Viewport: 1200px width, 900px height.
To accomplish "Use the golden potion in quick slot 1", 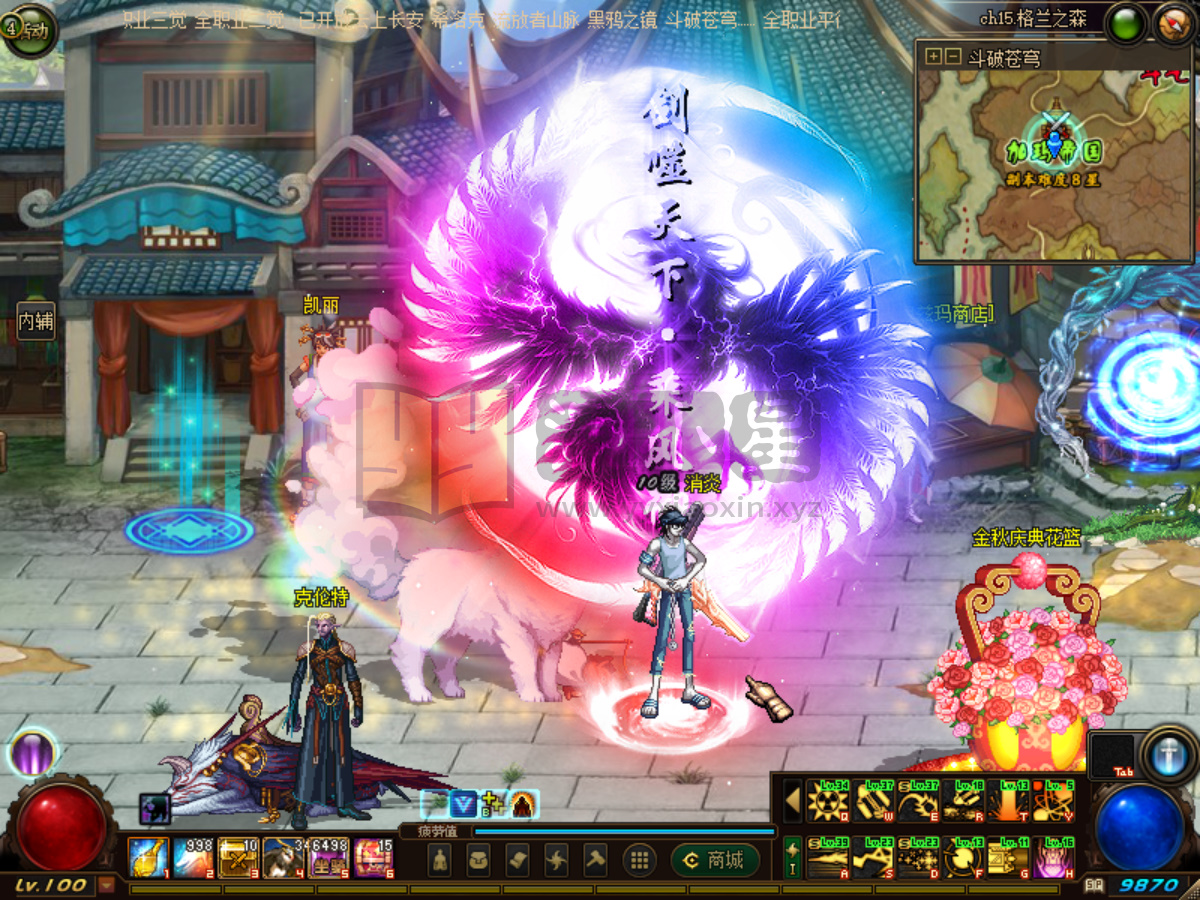I will click(147, 857).
